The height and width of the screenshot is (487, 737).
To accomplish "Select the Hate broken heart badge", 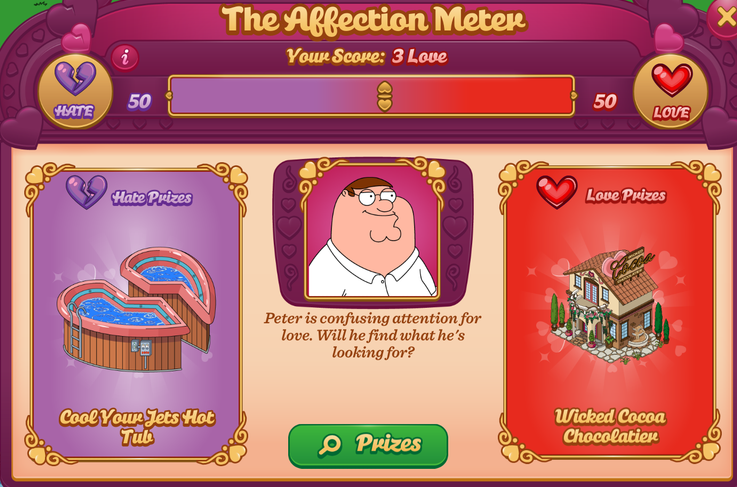I will tap(74, 91).
